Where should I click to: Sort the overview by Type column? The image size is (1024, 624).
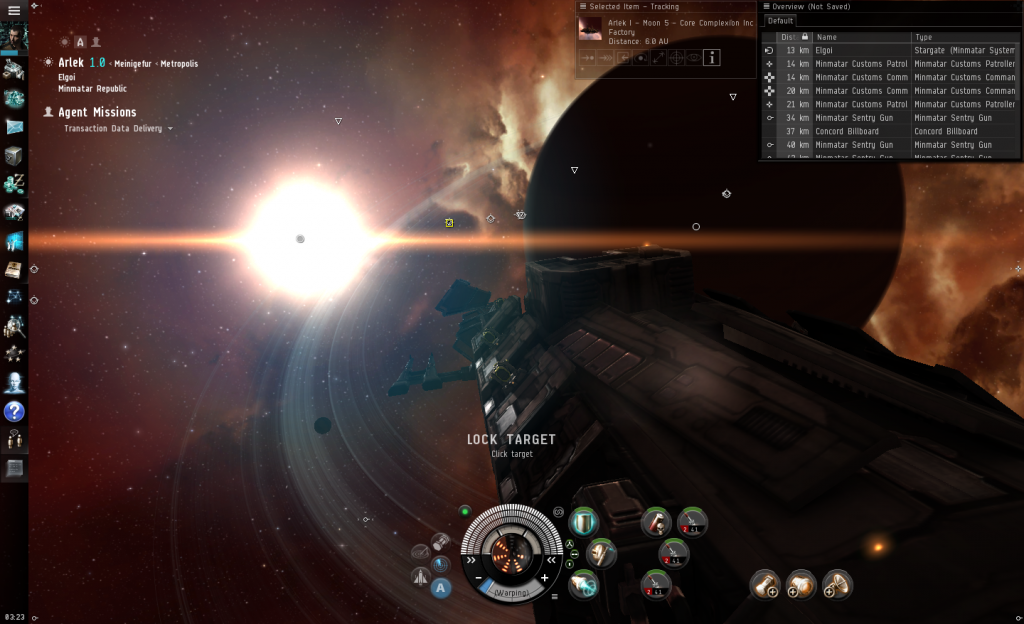960,37
